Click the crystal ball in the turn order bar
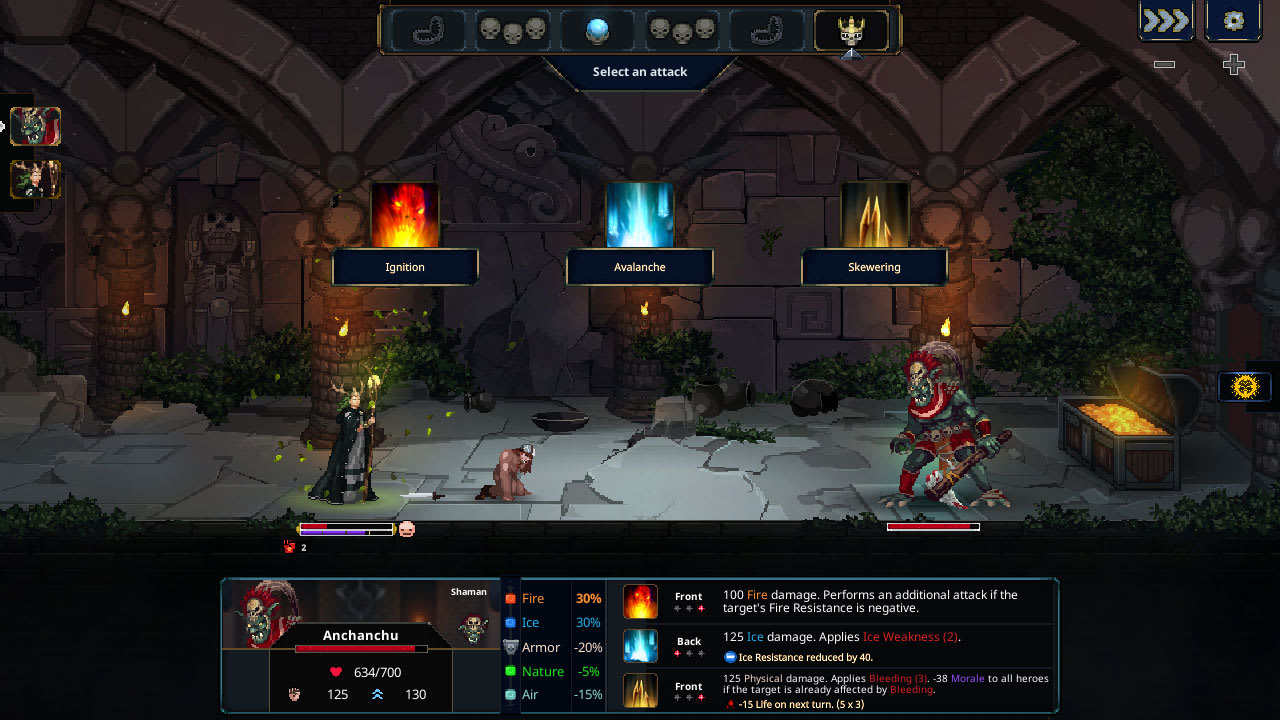This screenshot has height=720, width=1280. [x=598, y=31]
